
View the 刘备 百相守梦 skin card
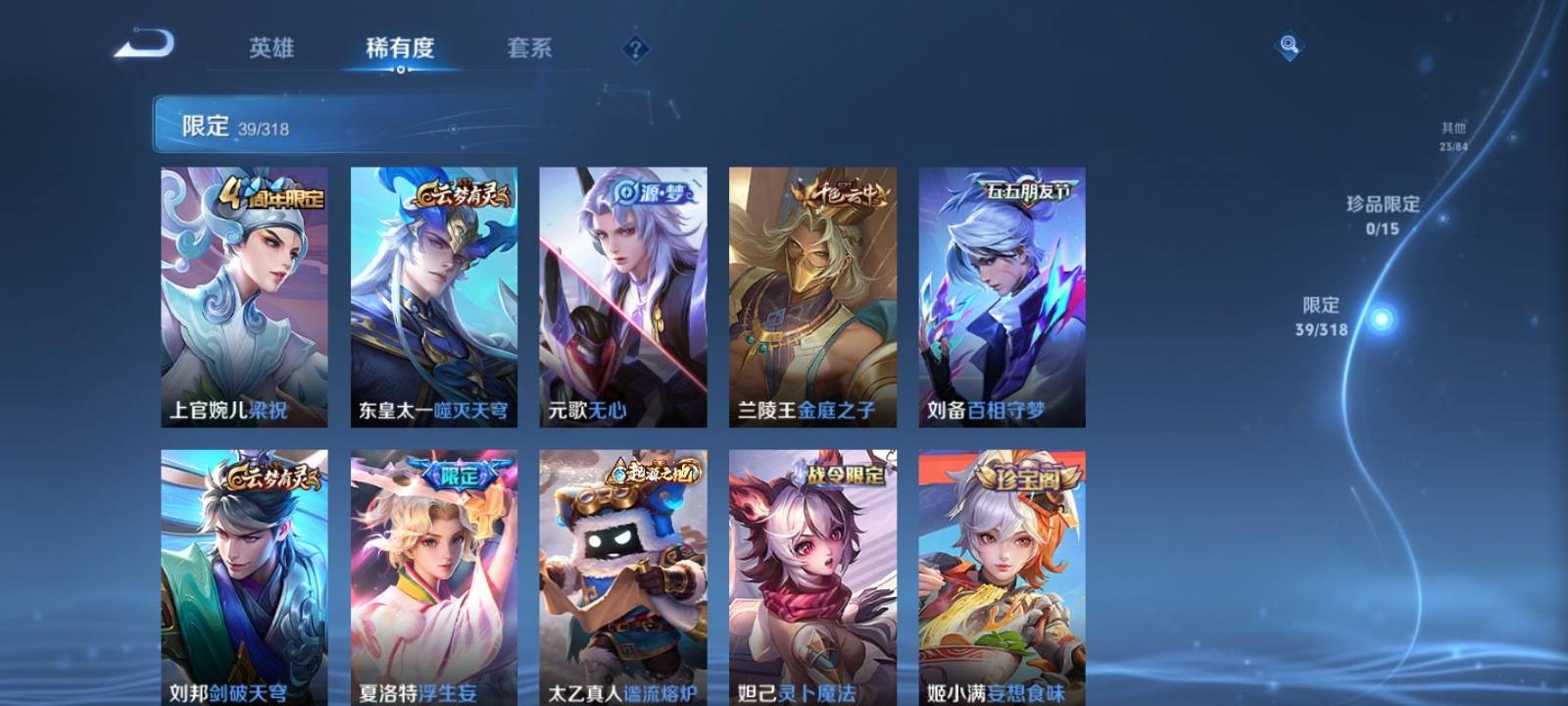pos(1002,296)
